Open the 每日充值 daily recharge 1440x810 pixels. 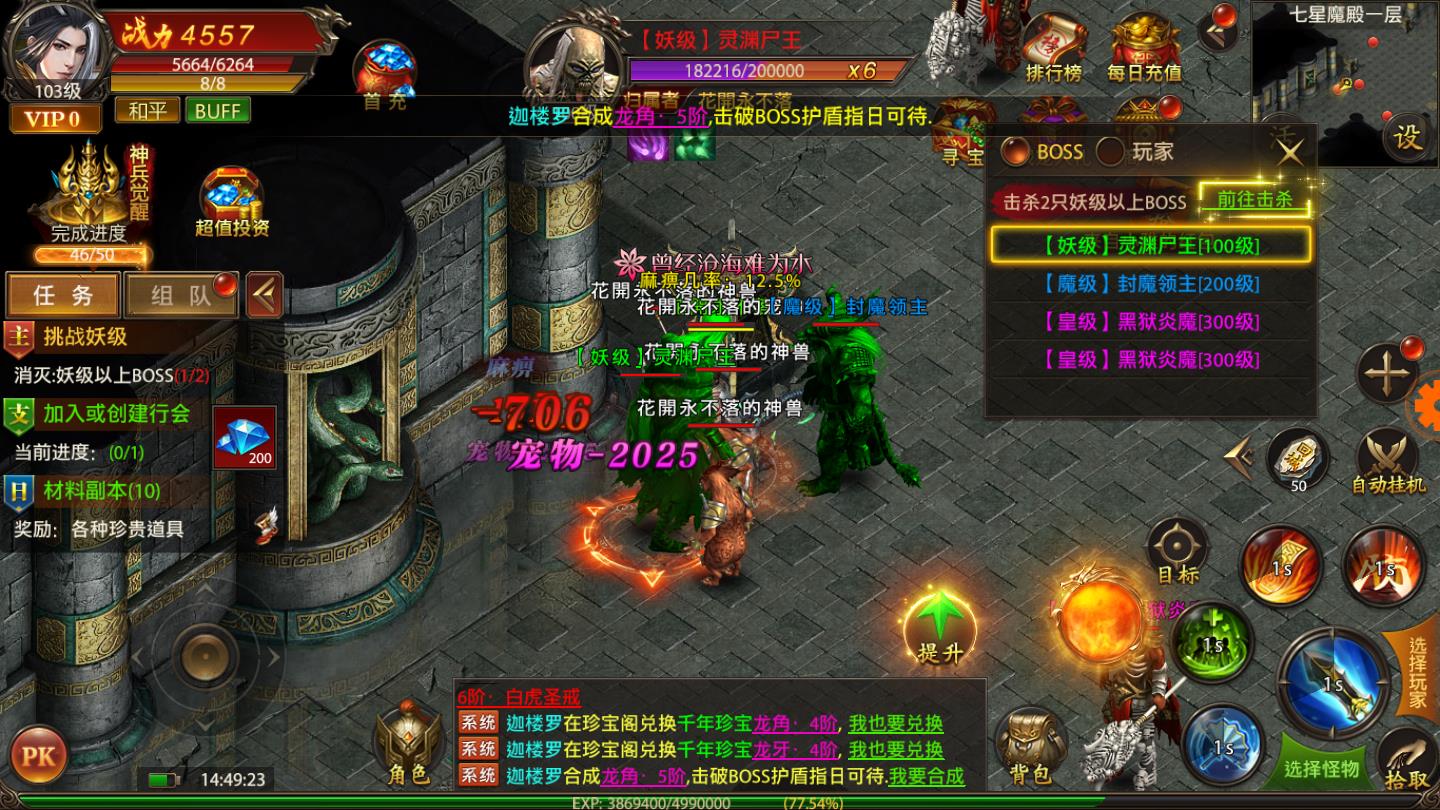tap(1144, 52)
